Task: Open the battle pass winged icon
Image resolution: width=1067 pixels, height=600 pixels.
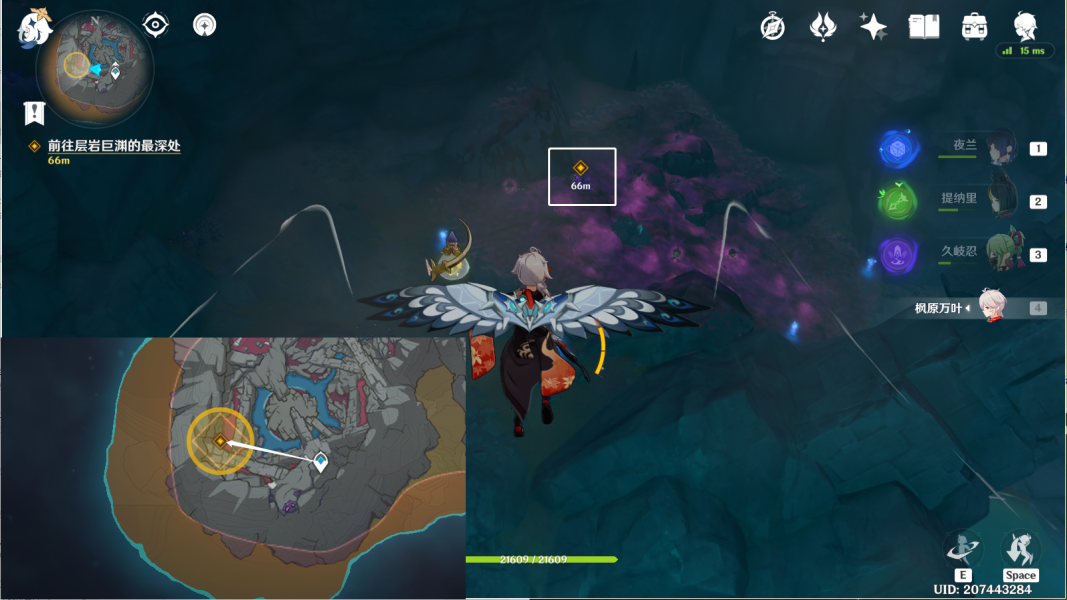Action: (822, 27)
